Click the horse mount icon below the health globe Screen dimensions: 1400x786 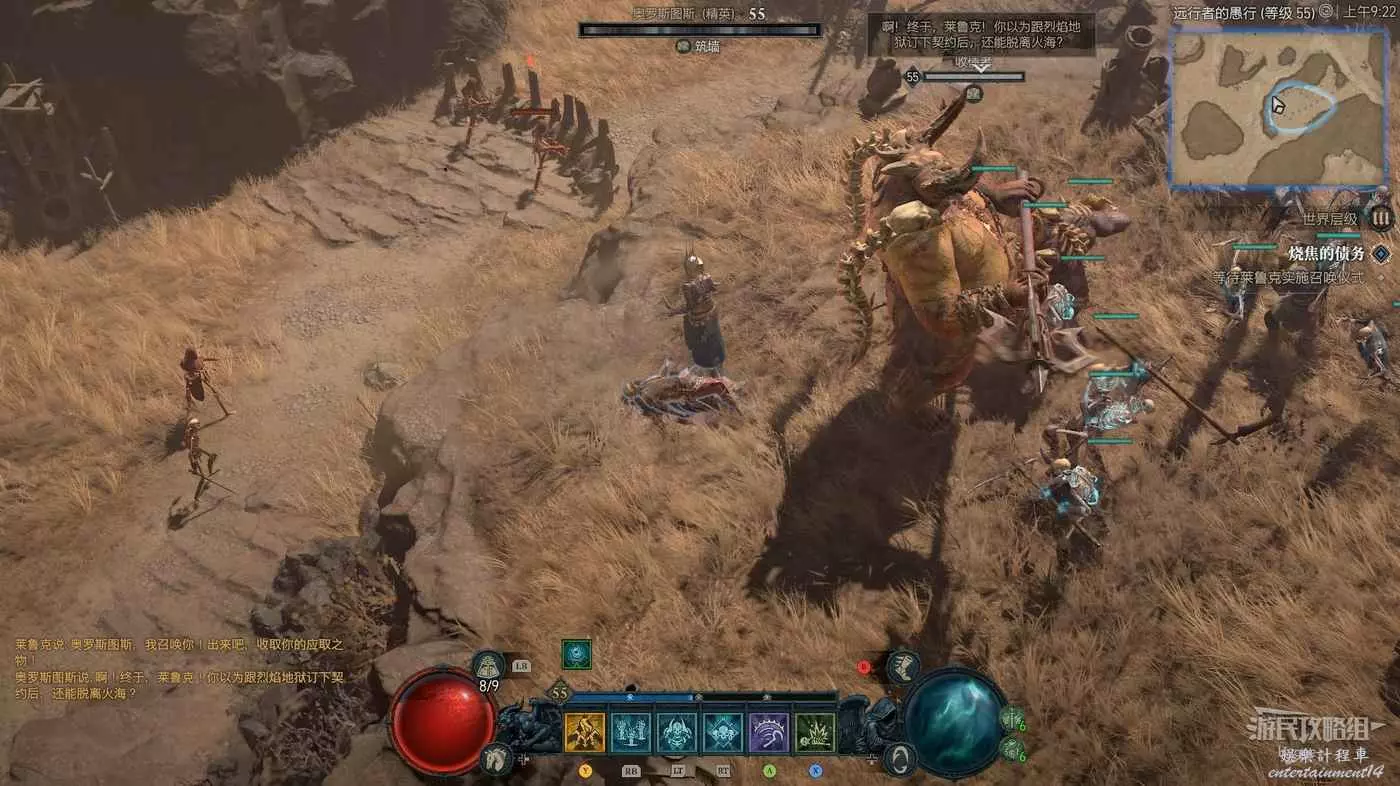494,759
